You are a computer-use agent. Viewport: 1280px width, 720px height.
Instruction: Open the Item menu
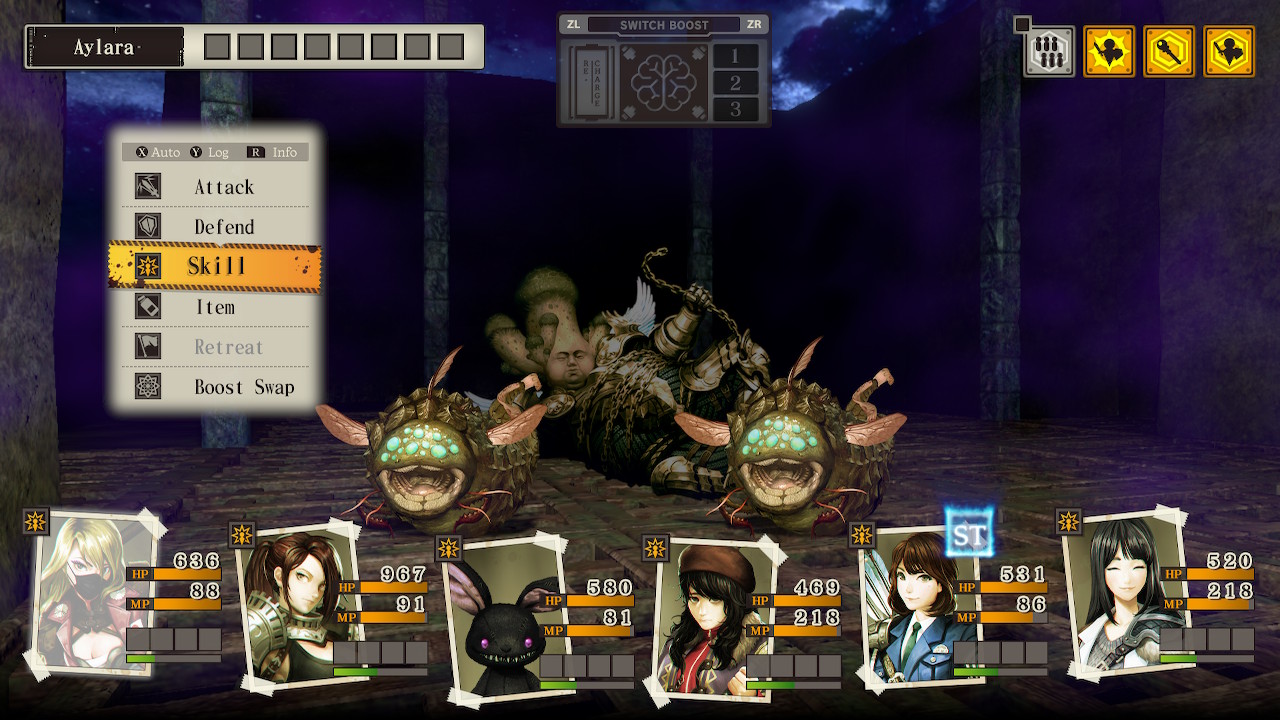point(215,307)
